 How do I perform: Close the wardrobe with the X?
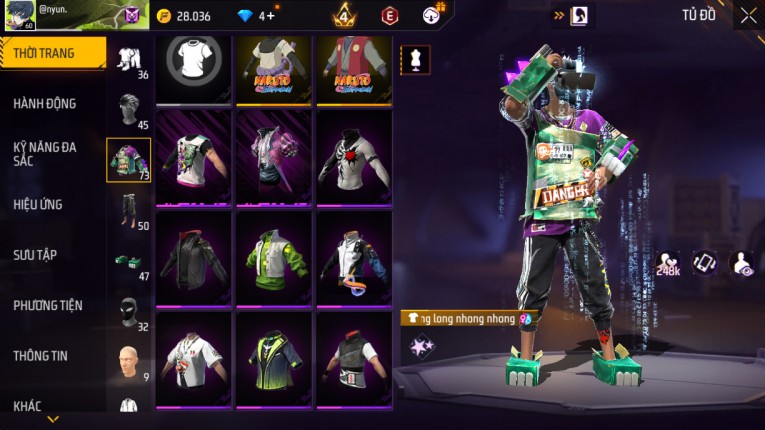pyautogui.click(x=748, y=15)
